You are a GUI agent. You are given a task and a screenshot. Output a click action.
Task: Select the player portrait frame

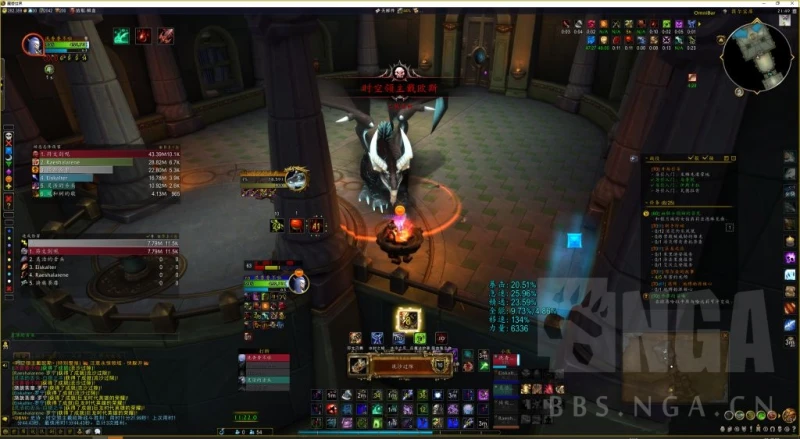[33, 44]
